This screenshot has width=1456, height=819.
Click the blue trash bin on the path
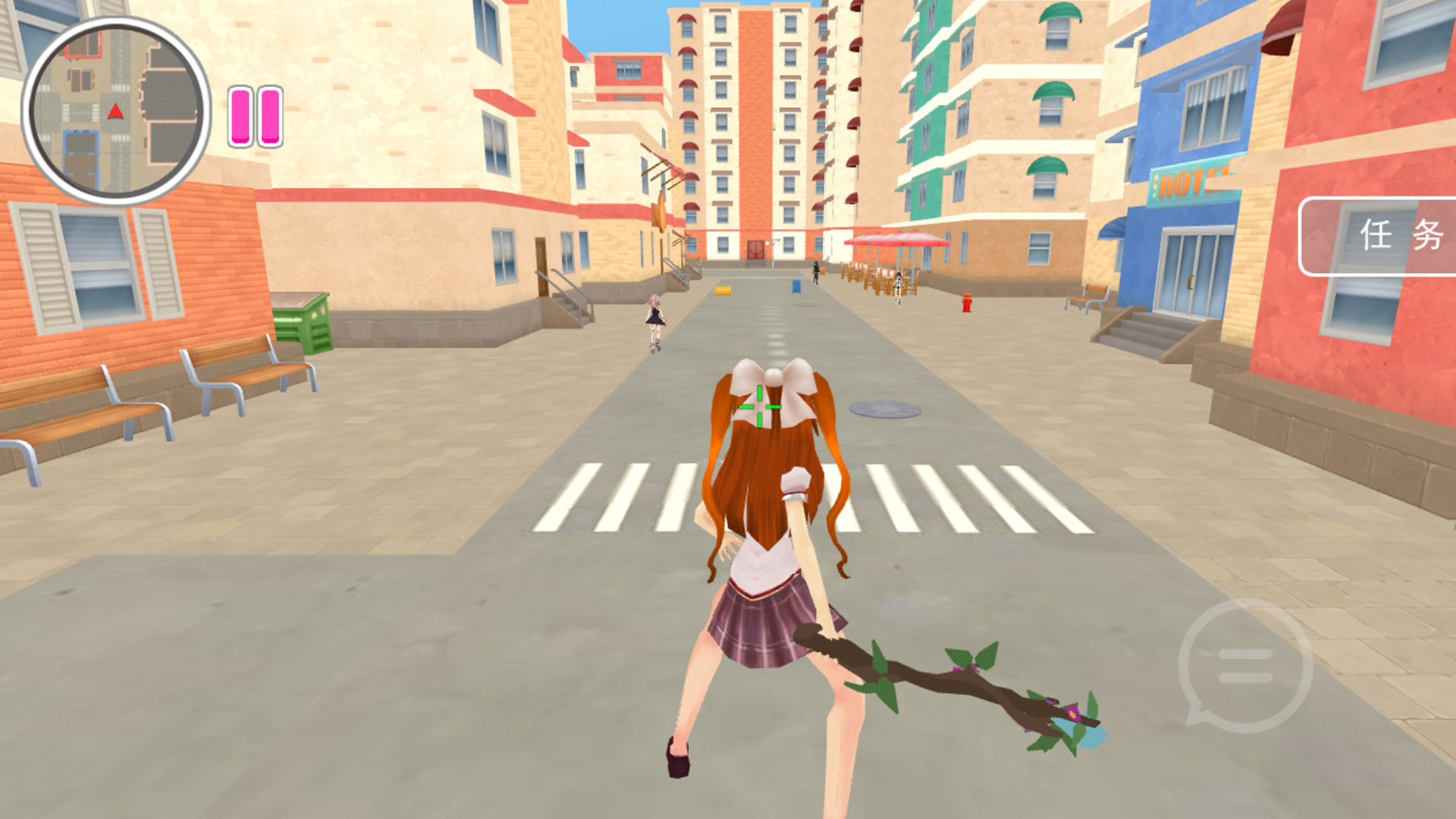[795, 288]
